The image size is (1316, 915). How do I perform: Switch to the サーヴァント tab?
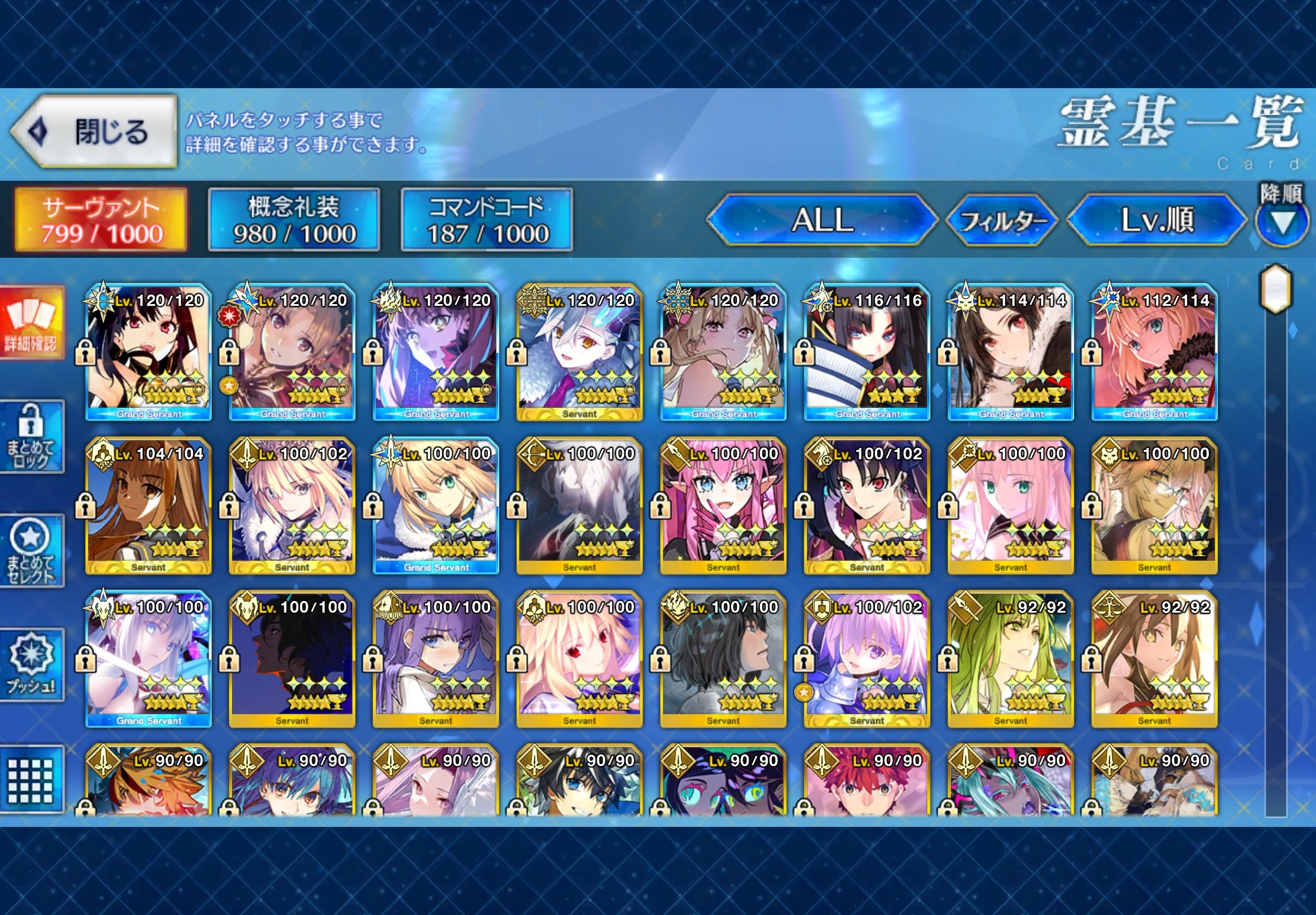click(x=101, y=220)
